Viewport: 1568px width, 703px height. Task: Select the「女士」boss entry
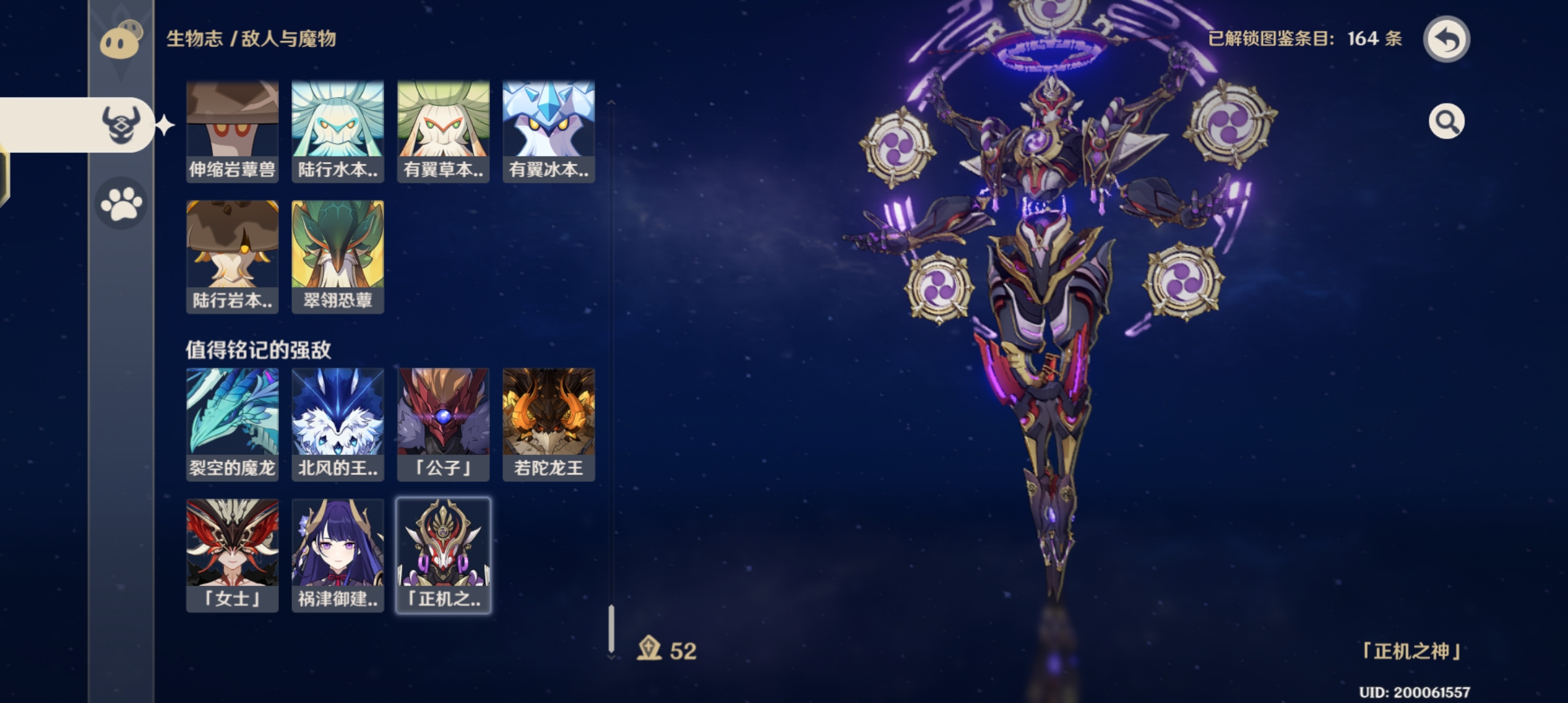232,555
